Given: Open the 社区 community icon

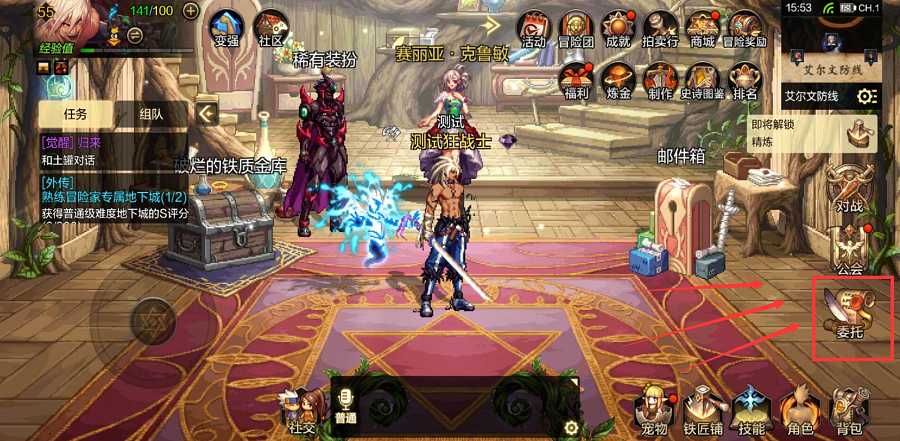Looking at the screenshot, I should 270,28.
